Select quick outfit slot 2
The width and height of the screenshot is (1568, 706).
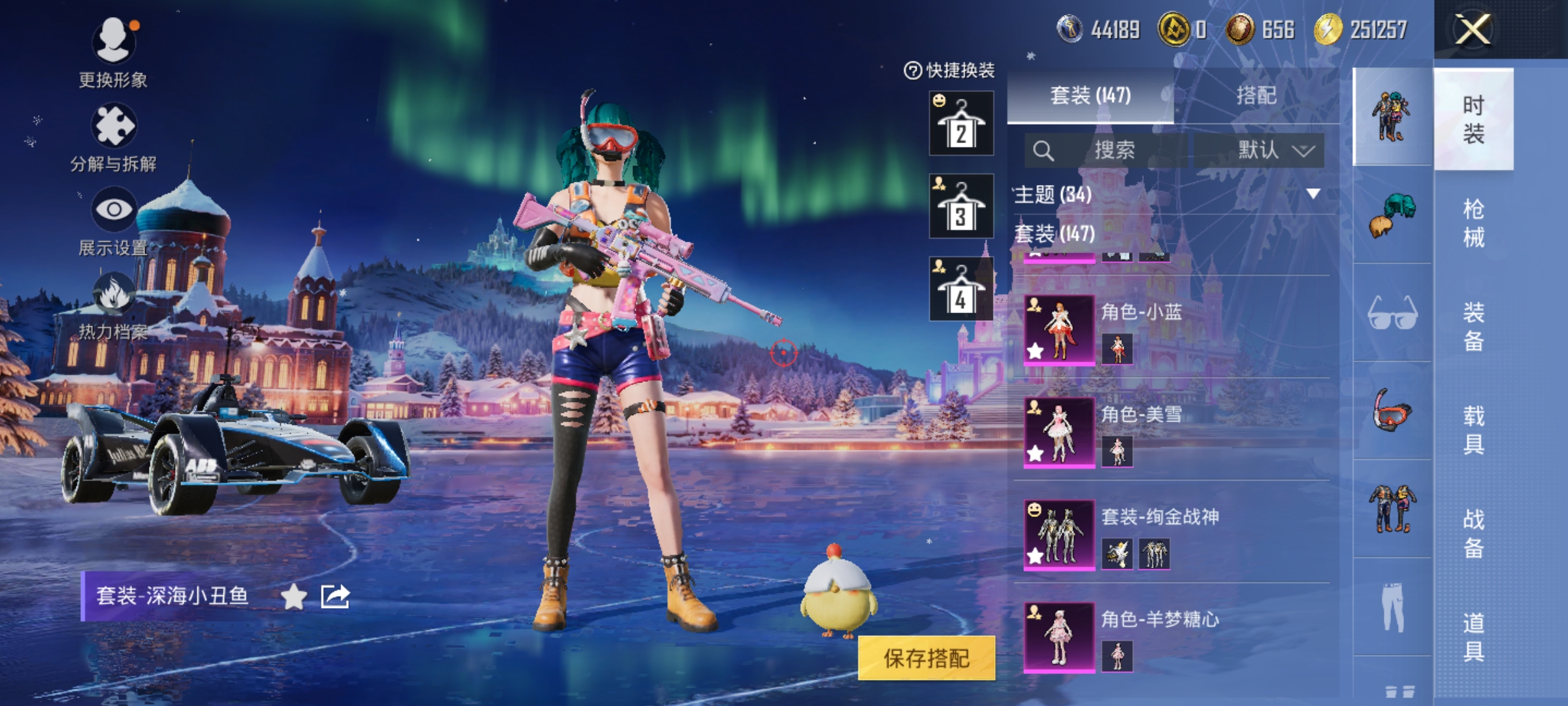click(x=961, y=124)
